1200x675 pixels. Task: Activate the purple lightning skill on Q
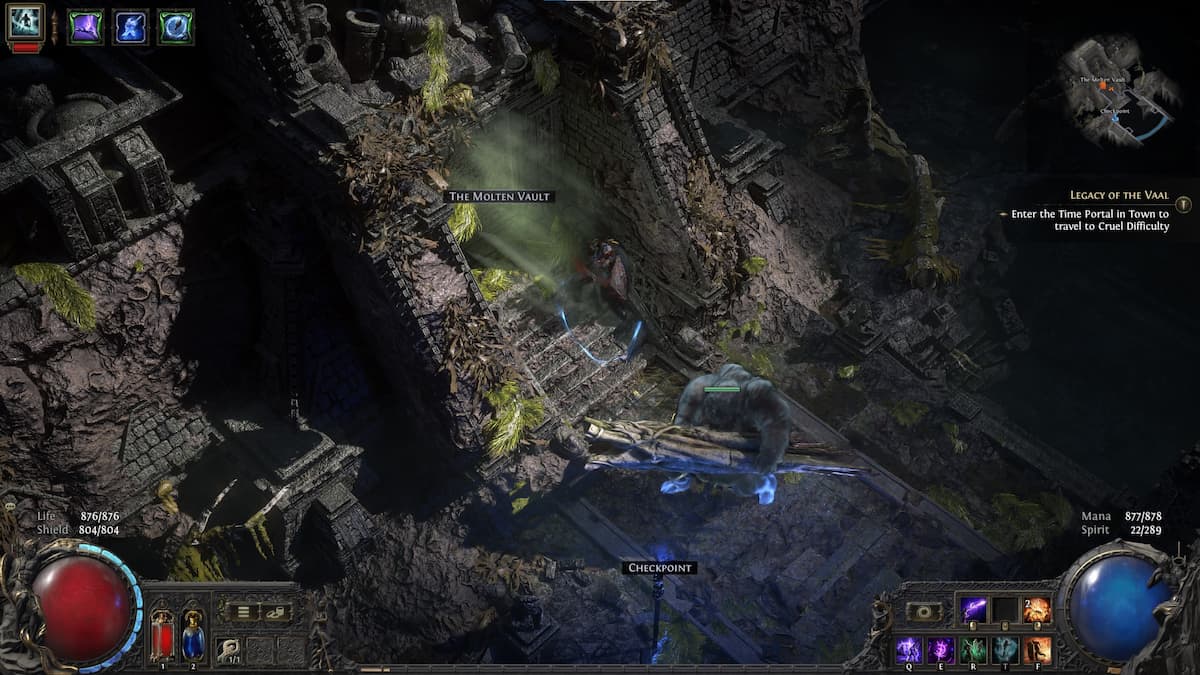tap(908, 649)
